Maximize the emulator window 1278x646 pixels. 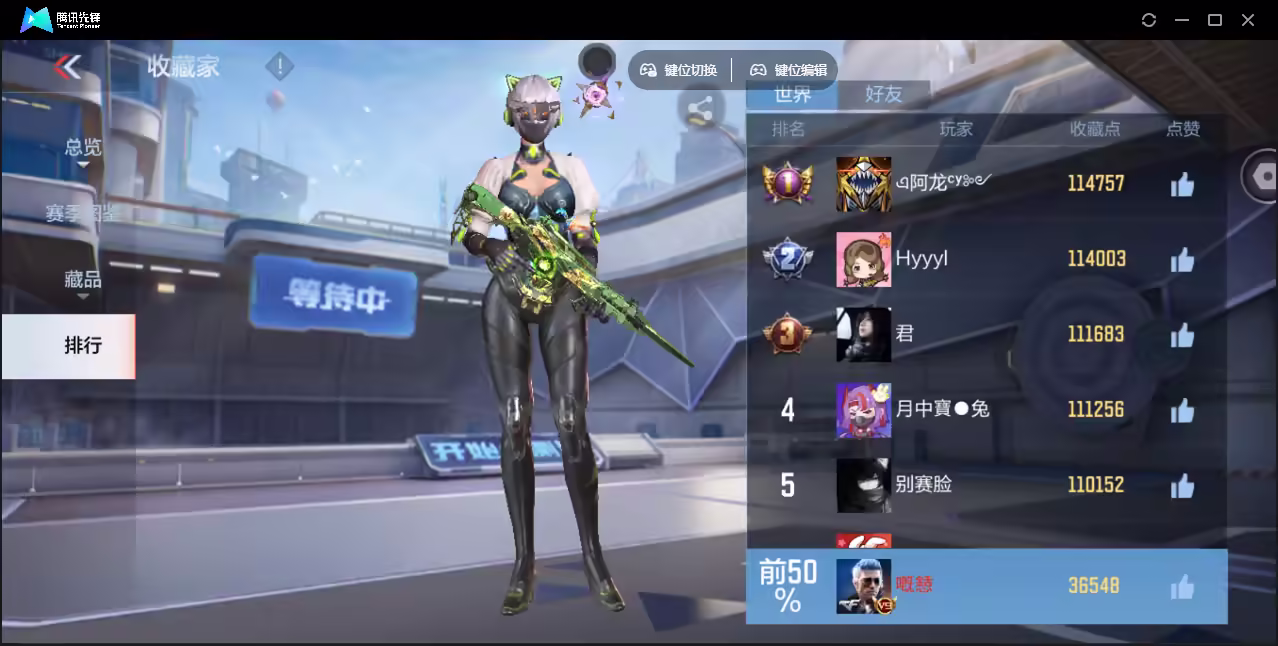[1215, 20]
